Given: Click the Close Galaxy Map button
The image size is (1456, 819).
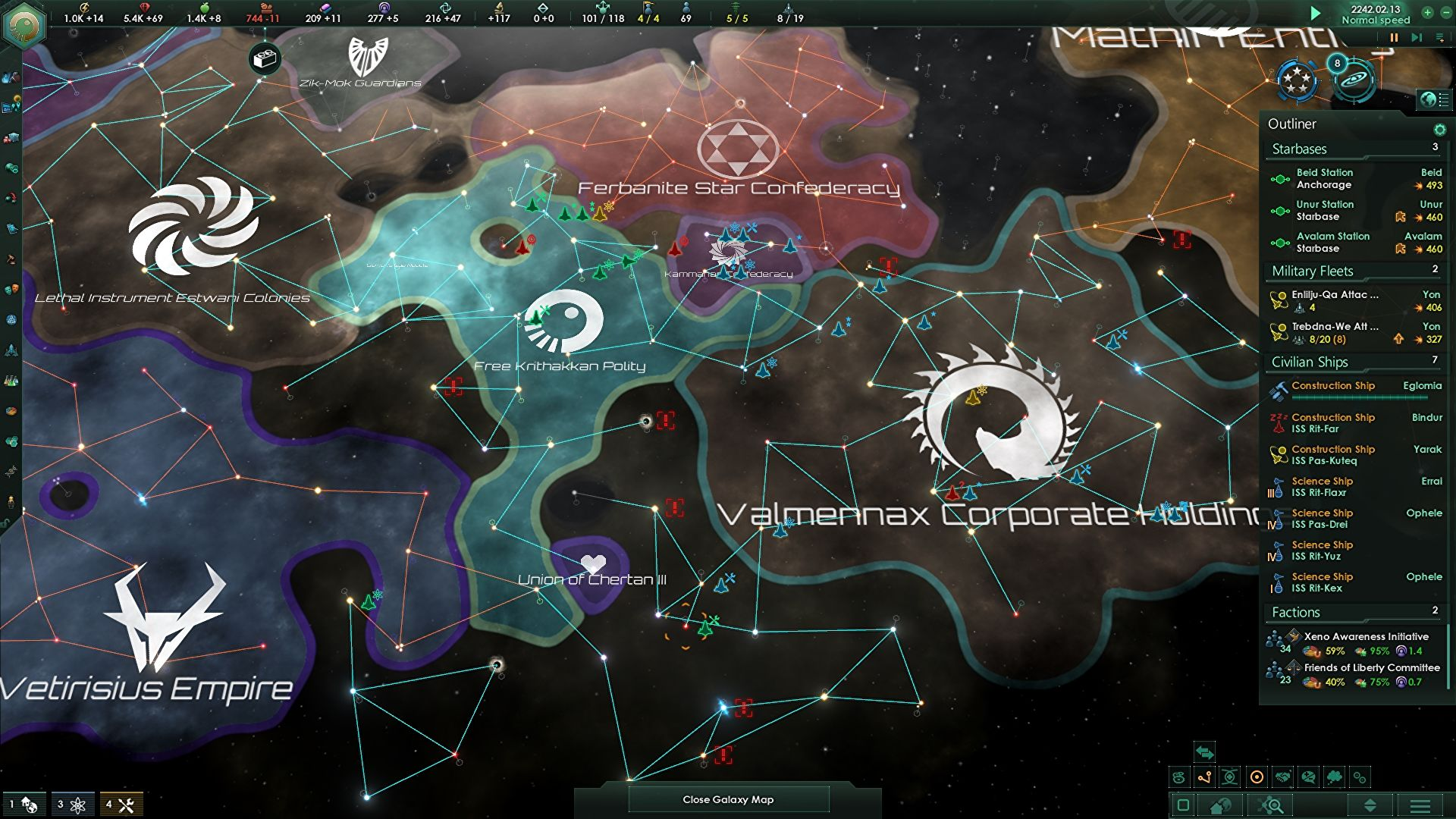Looking at the screenshot, I should click(728, 799).
